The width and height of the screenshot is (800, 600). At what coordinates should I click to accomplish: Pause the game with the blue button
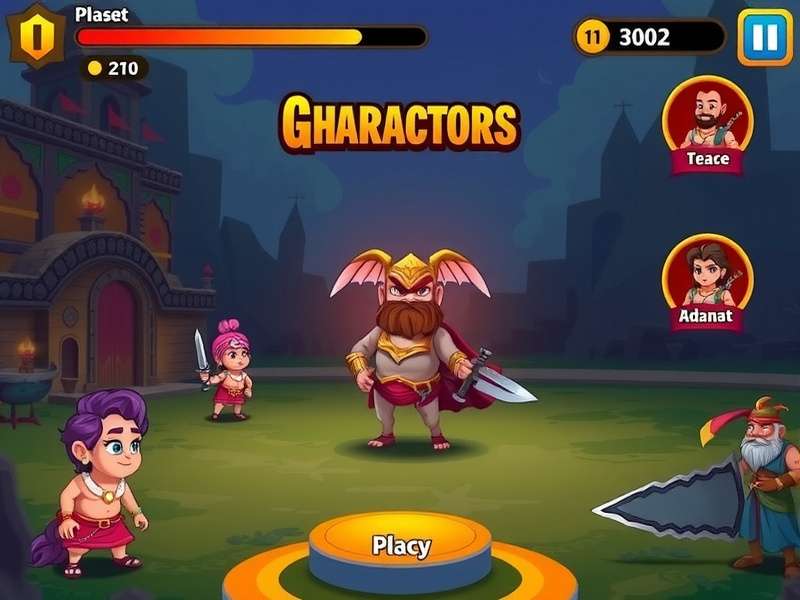tap(765, 37)
